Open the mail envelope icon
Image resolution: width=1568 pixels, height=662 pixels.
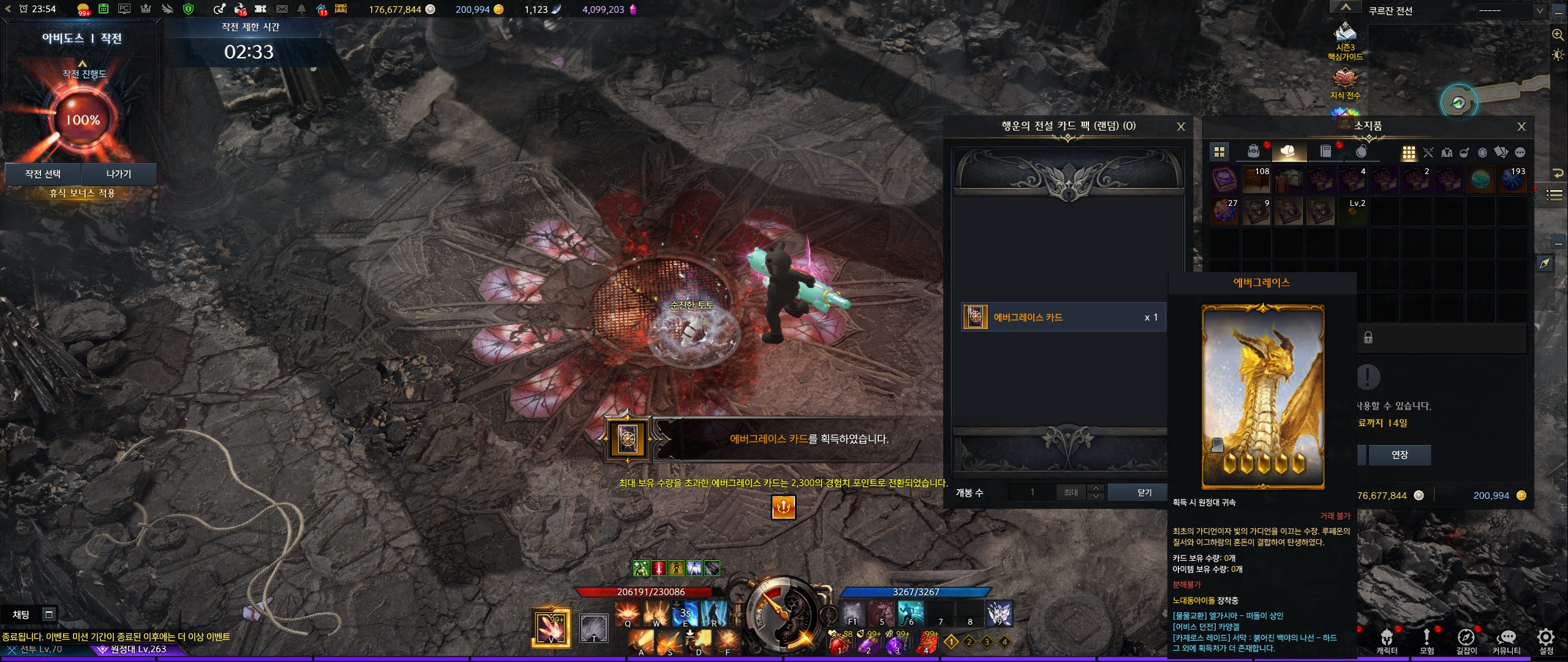[x=282, y=9]
